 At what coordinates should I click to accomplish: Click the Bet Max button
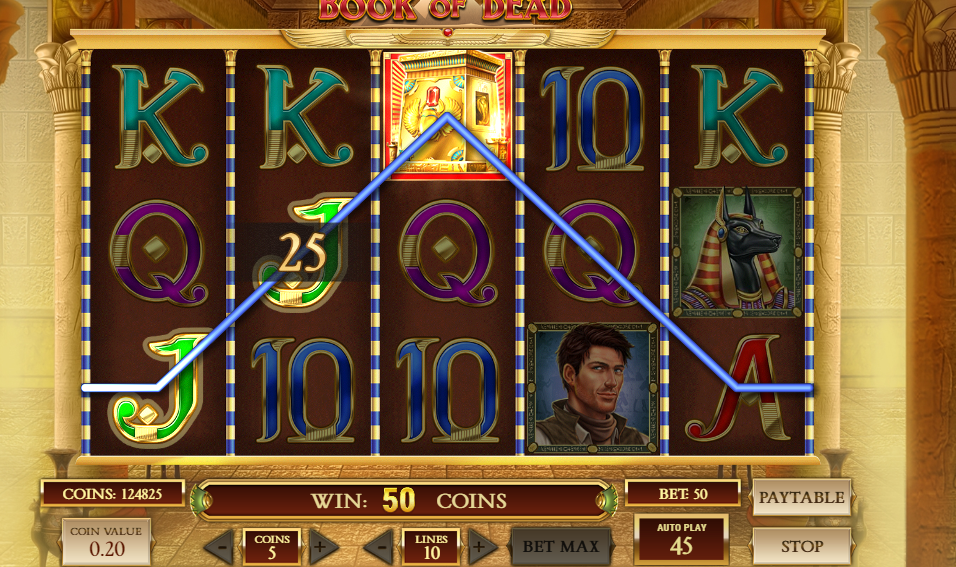tap(561, 546)
